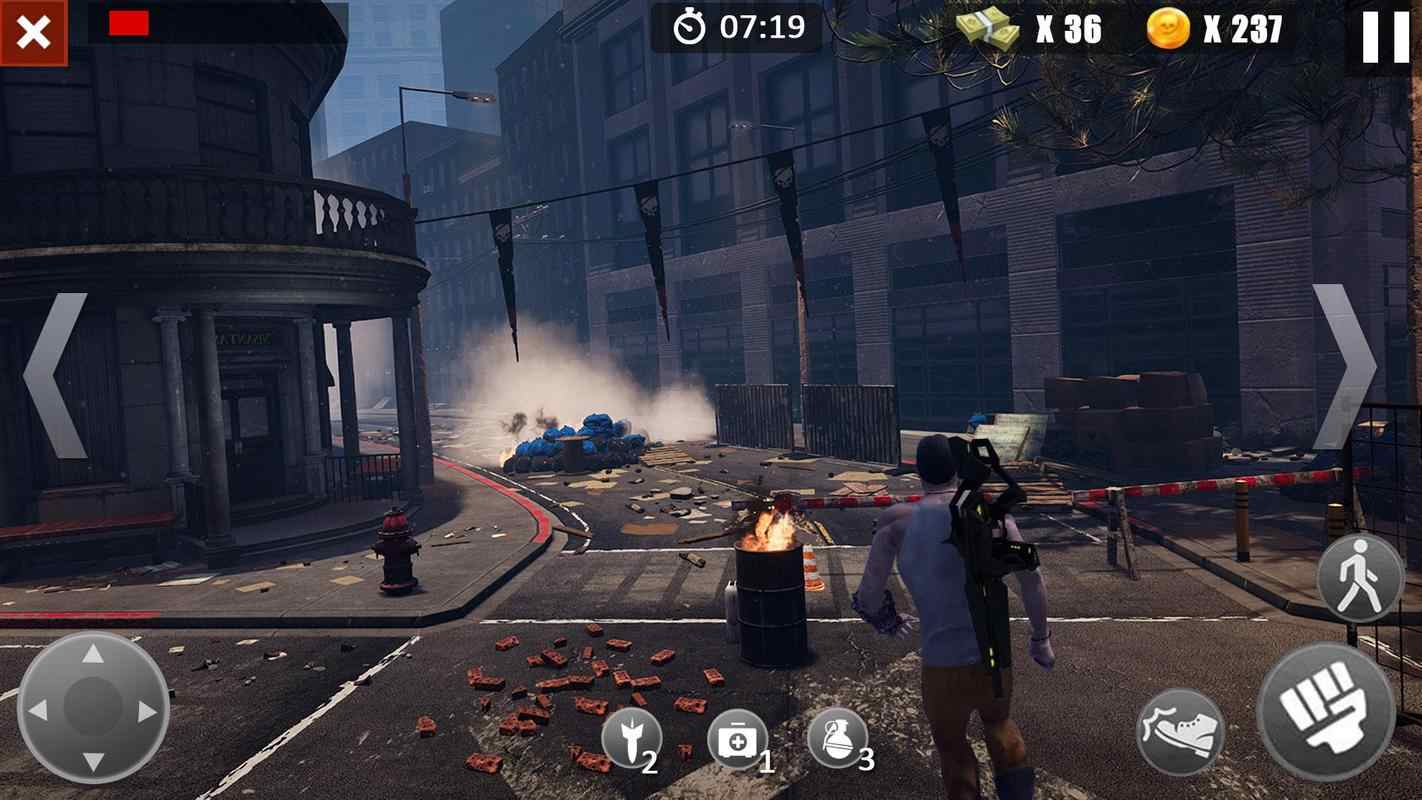Image resolution: width=1422 pixels, height=800 pixels.
Task: Turn camera with the right arrow
Action: click(1344, 367)
